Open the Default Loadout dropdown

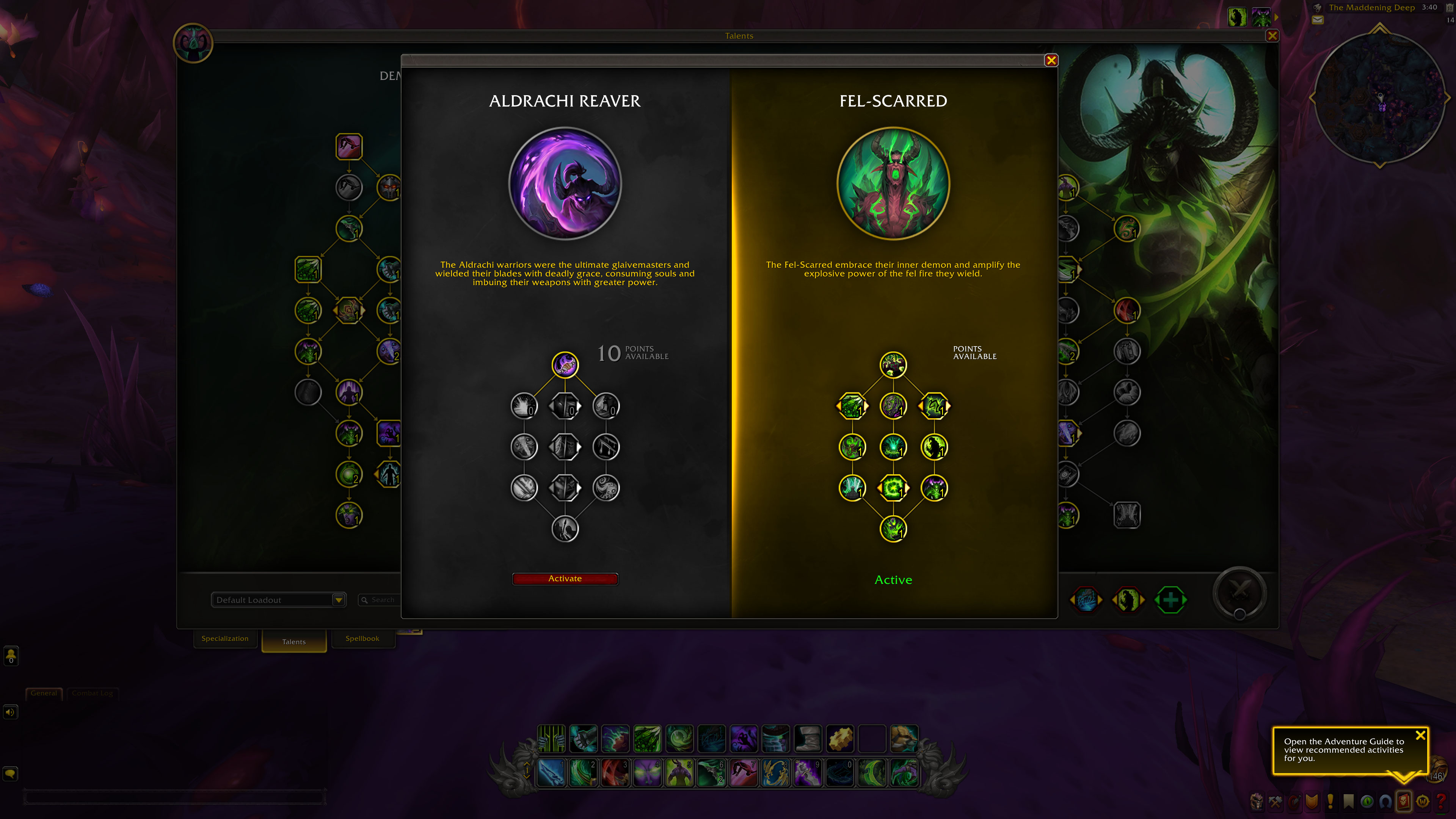click(x=339, y=600)
